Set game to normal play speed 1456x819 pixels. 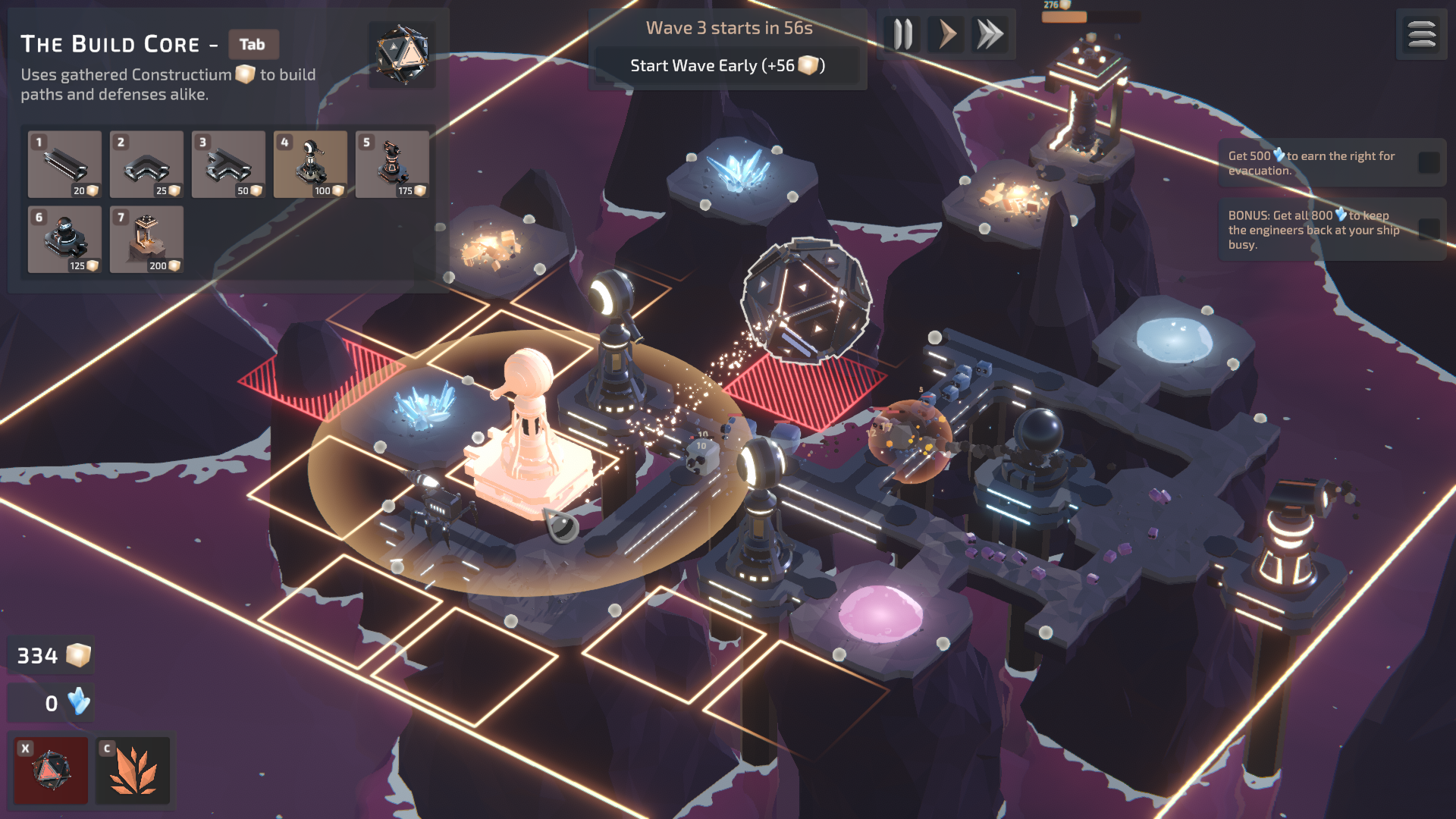946,35
